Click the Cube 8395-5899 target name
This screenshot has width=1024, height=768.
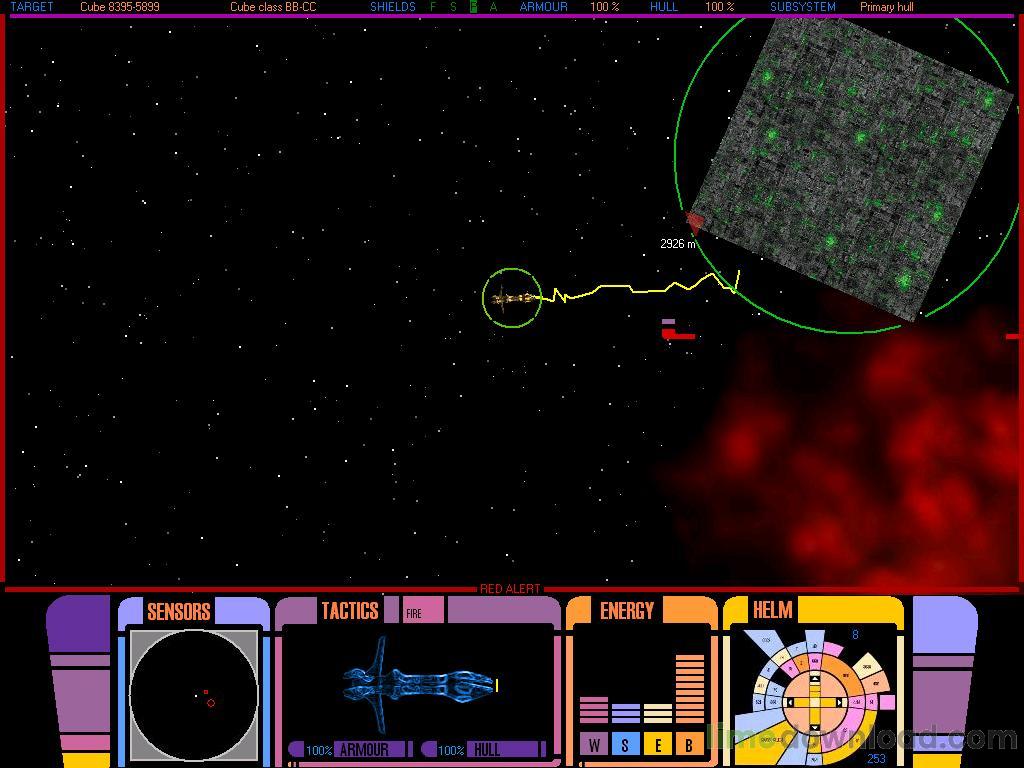pos(120,7)
